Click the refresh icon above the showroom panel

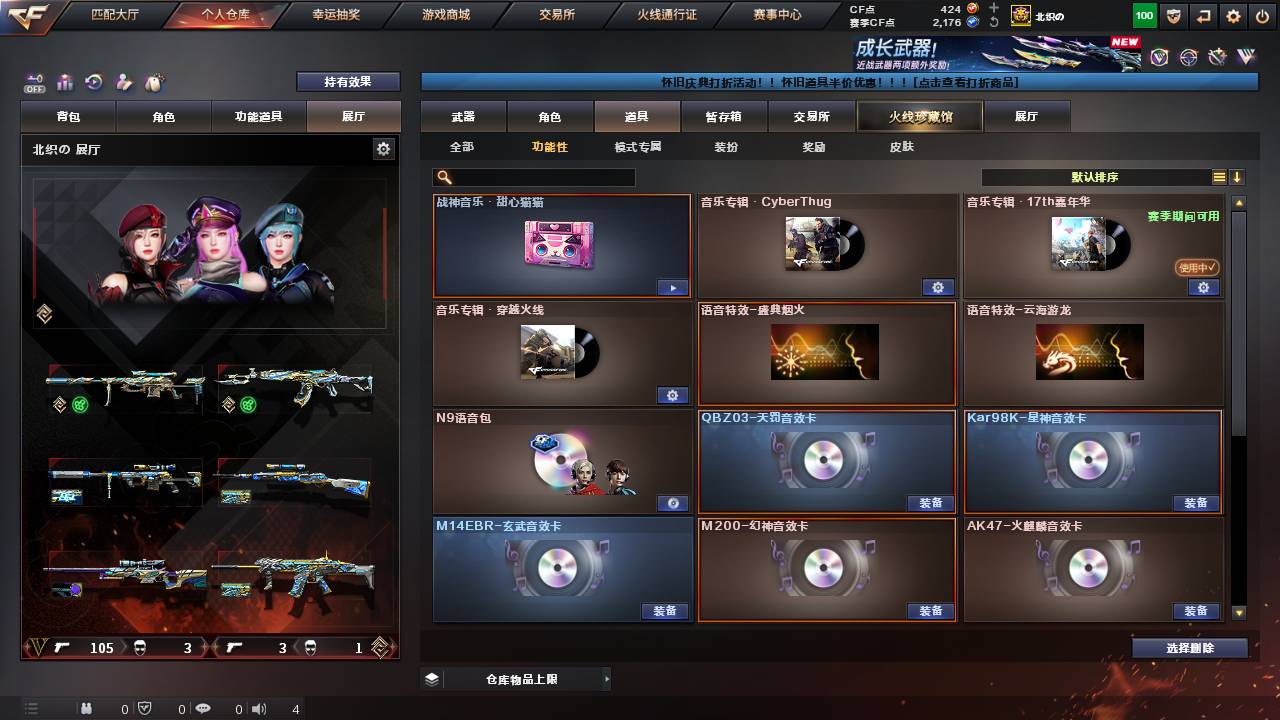point(93,82)
